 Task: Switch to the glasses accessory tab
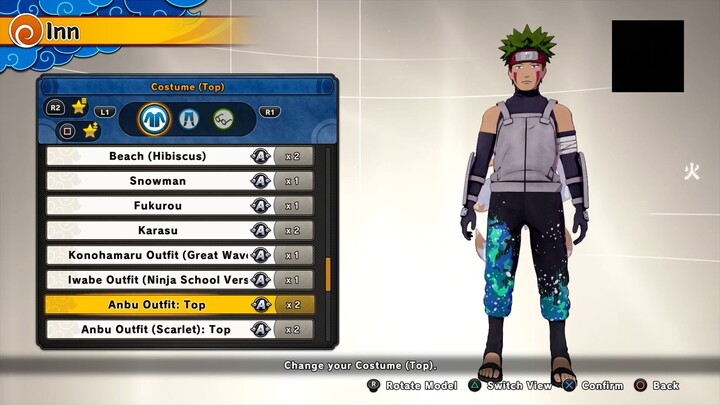click(x=223, y=119)
